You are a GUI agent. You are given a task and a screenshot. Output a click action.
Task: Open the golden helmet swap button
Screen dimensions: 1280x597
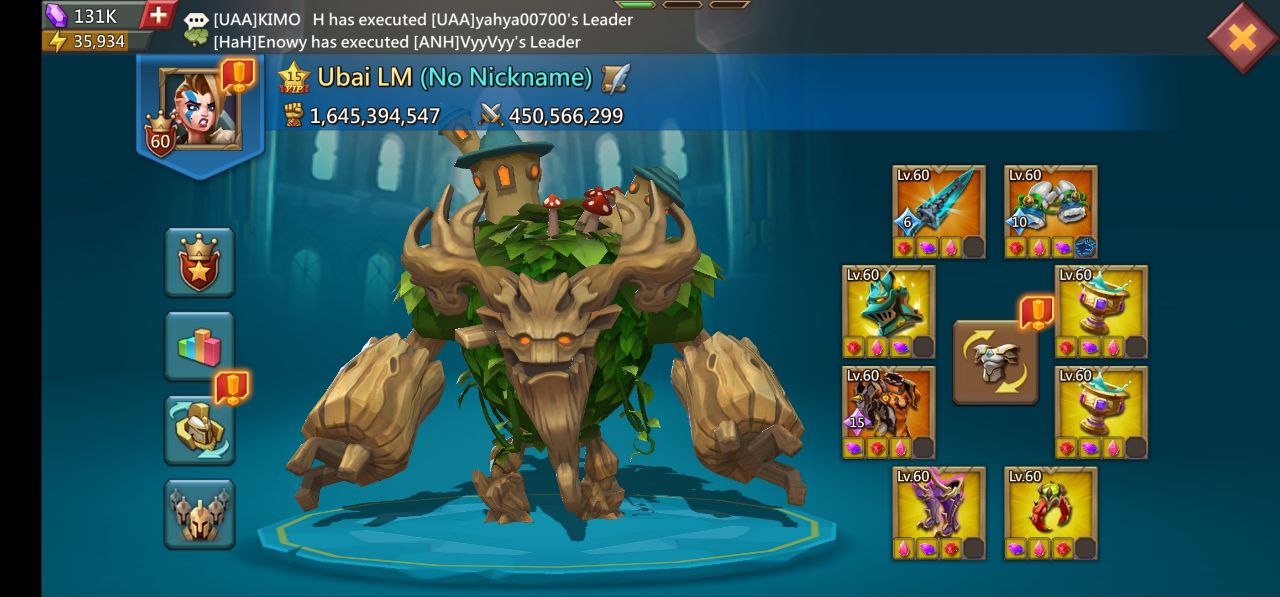pos(200,430)
